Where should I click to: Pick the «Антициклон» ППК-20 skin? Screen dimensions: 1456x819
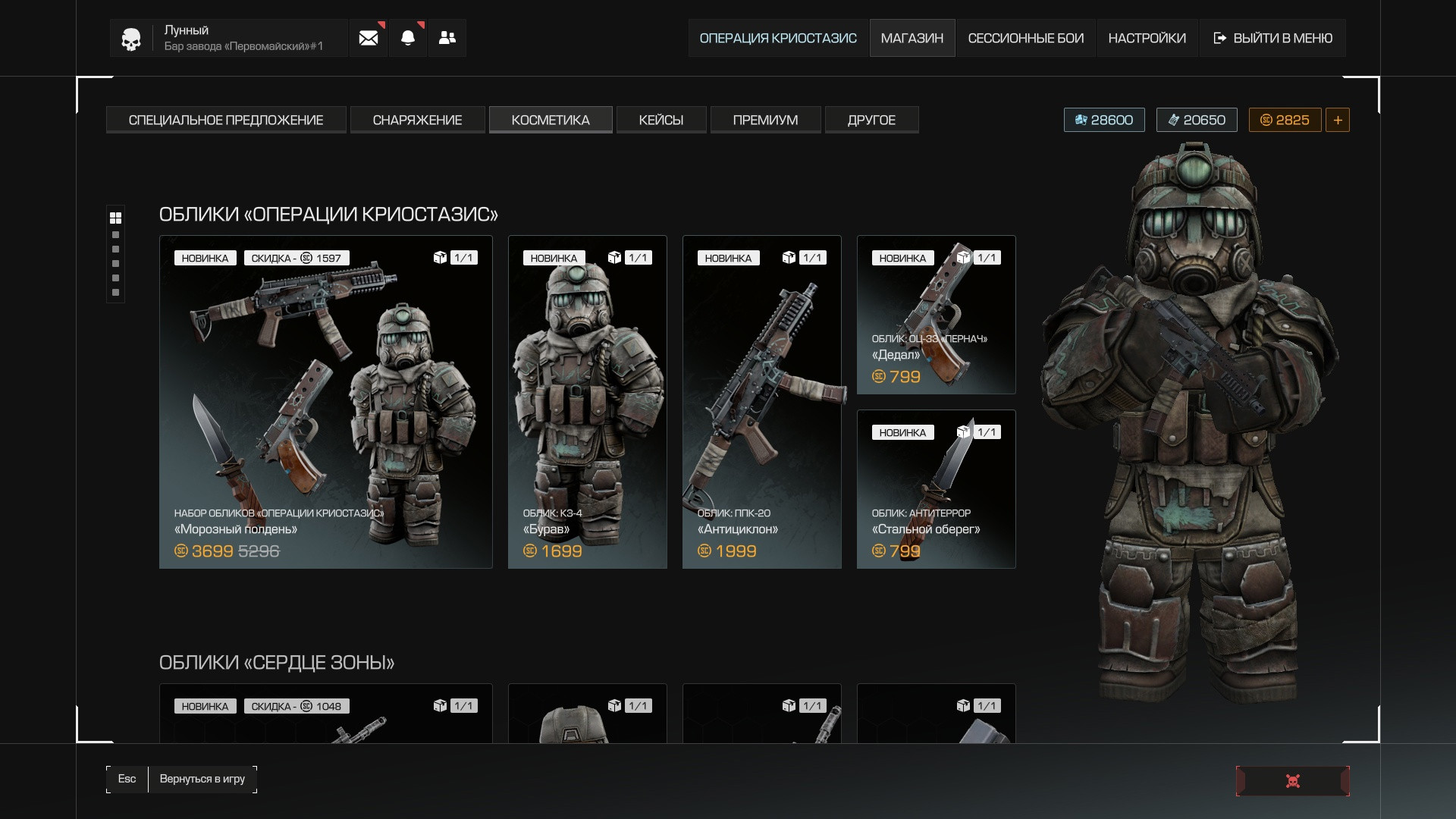762,402
